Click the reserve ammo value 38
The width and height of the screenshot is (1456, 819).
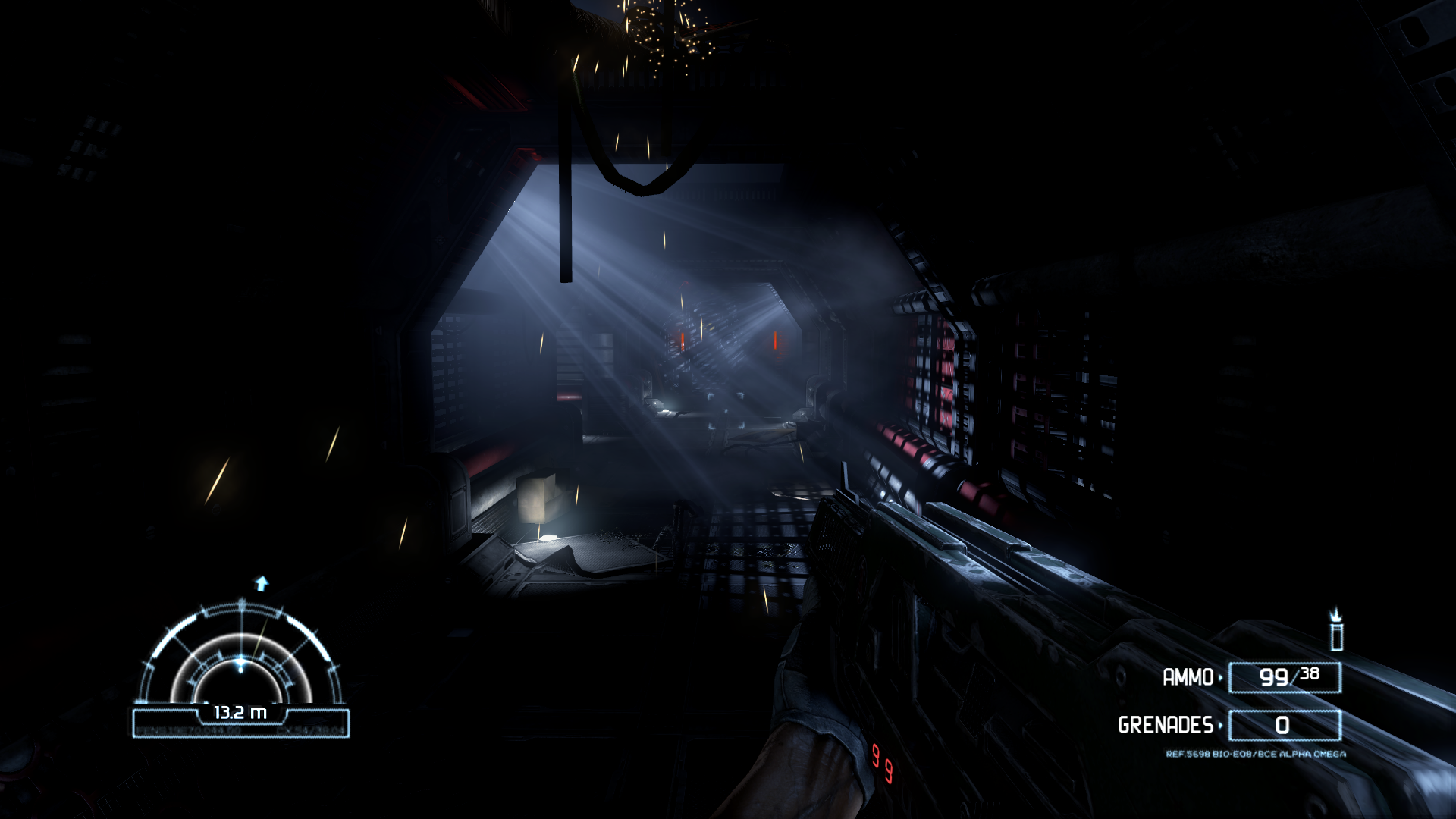coord(1310,673)
